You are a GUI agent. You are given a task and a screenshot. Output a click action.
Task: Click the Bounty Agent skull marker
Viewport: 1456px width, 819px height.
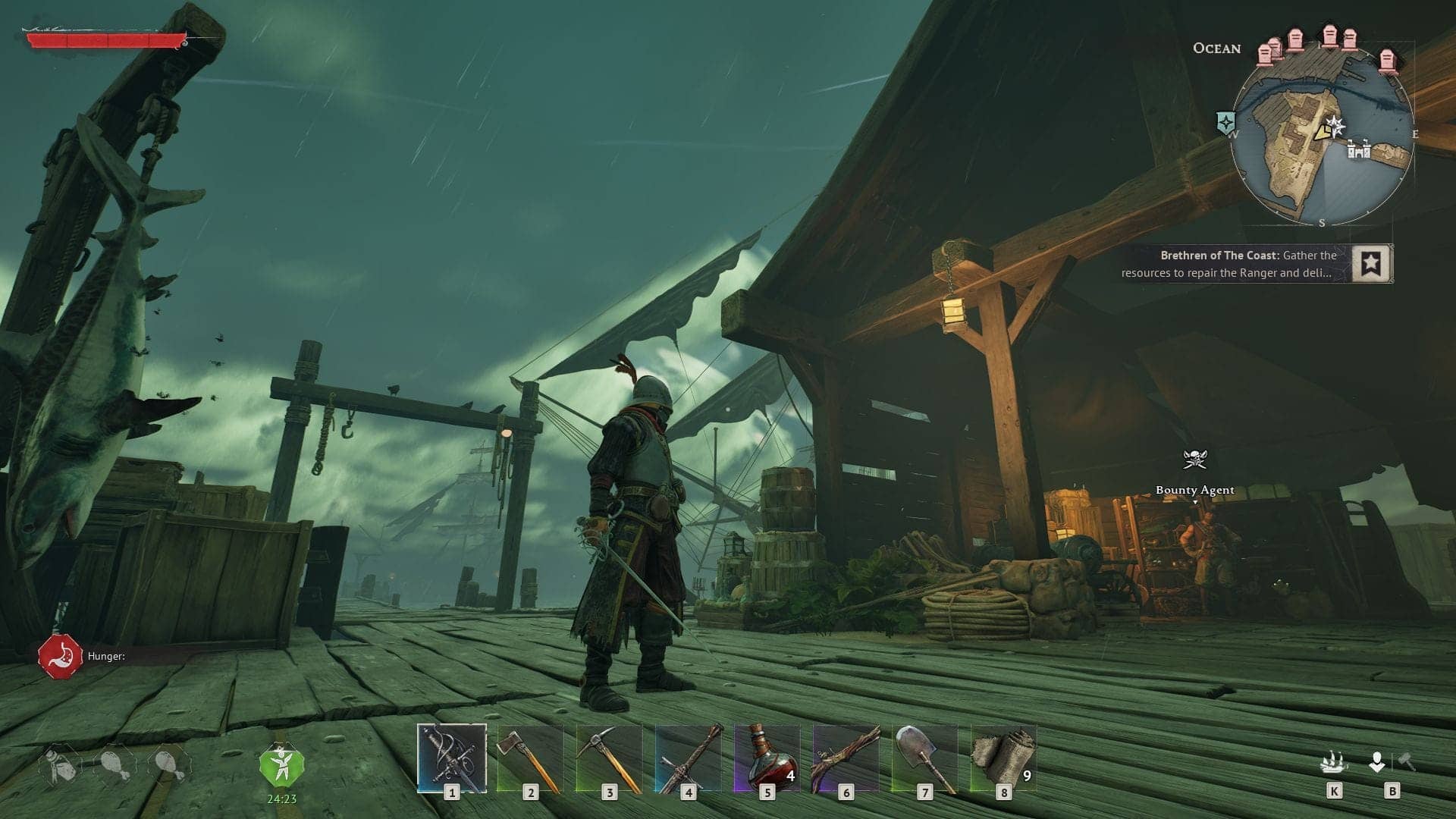[x=1194, y=460]
